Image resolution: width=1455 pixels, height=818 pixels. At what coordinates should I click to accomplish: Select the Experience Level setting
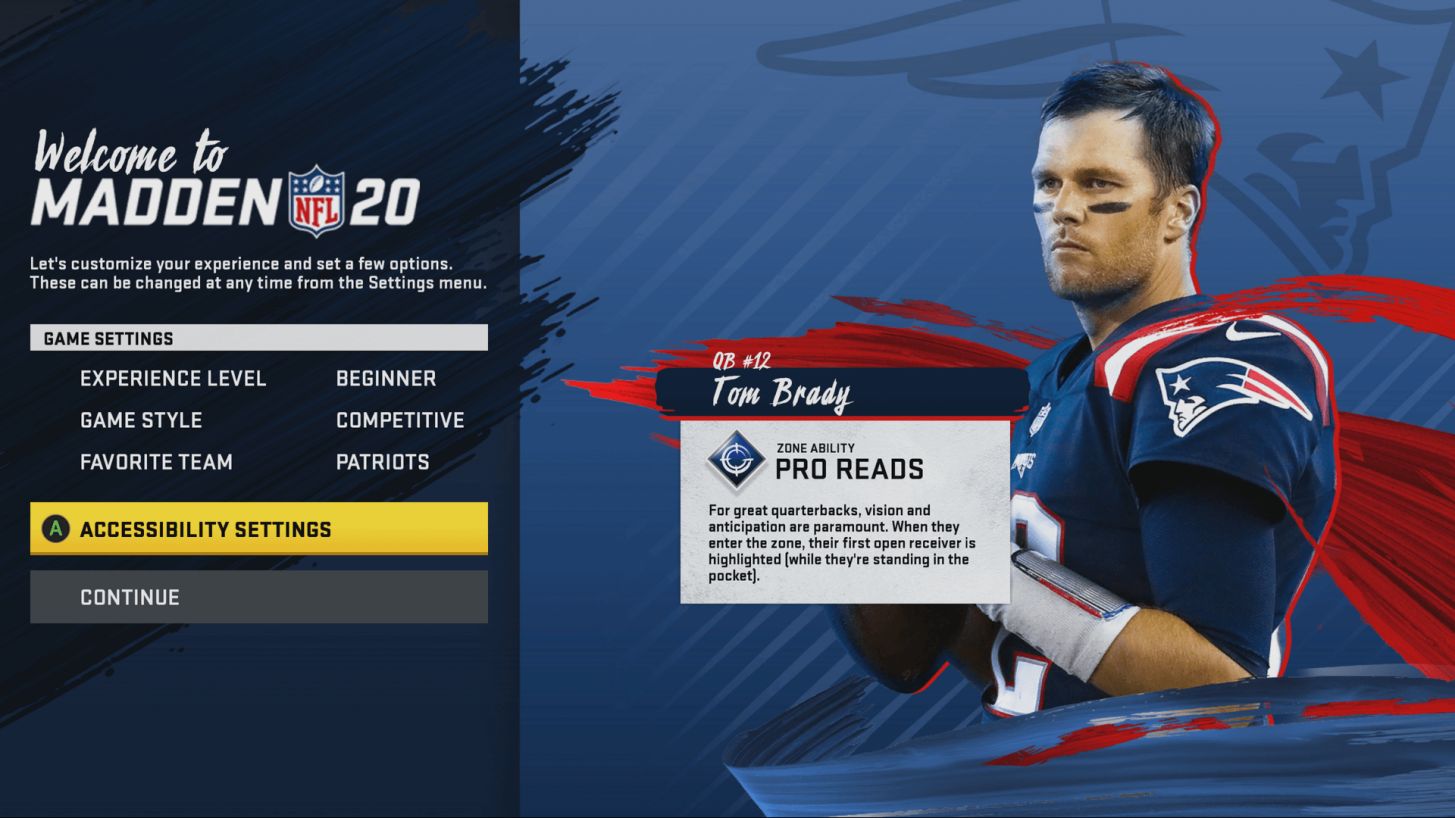pyautogui.click(x=173, y=379)
